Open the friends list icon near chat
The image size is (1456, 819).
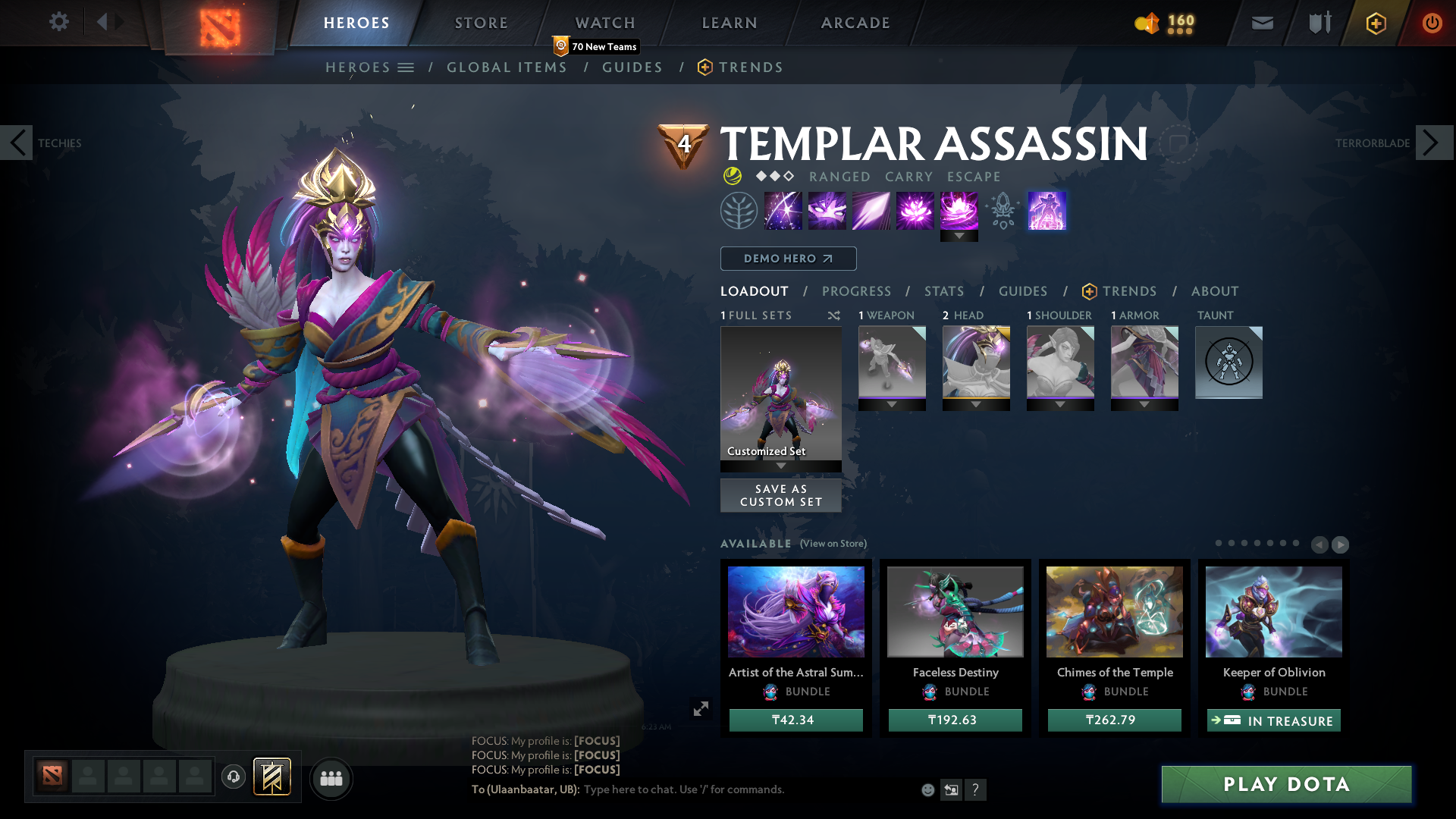point(331,778)
